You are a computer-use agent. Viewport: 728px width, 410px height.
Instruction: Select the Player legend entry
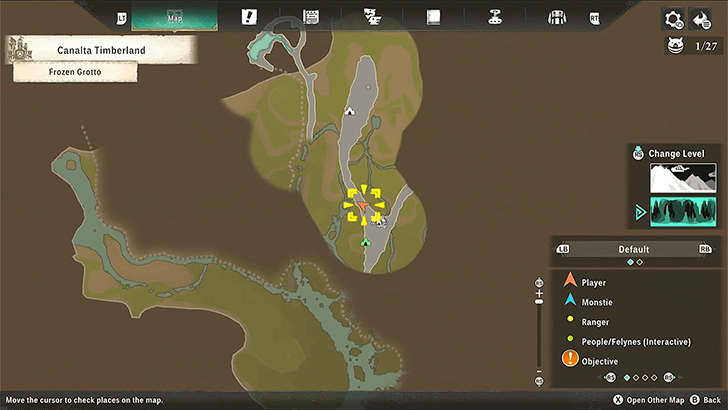tap(593, 283)
